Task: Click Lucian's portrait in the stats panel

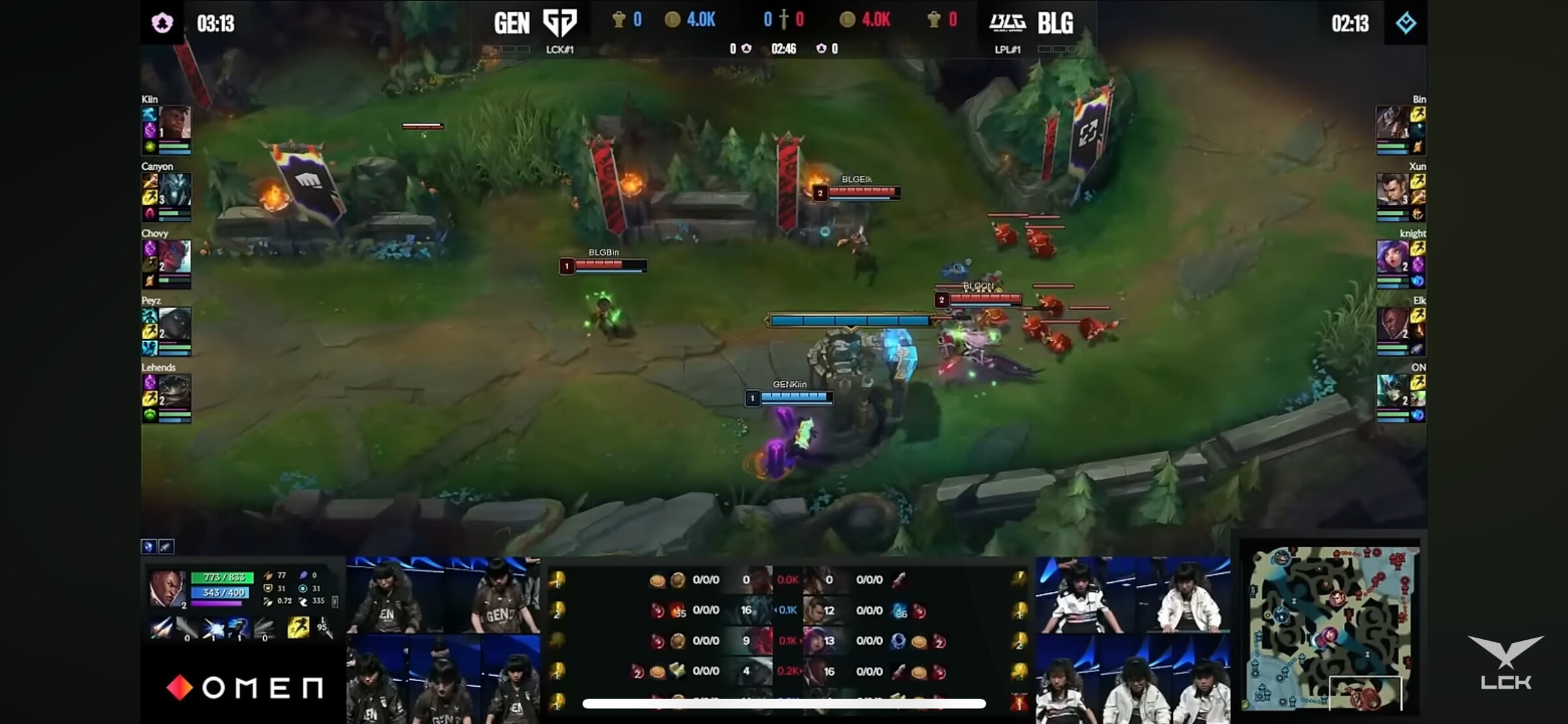Action: tap(166, 587)
